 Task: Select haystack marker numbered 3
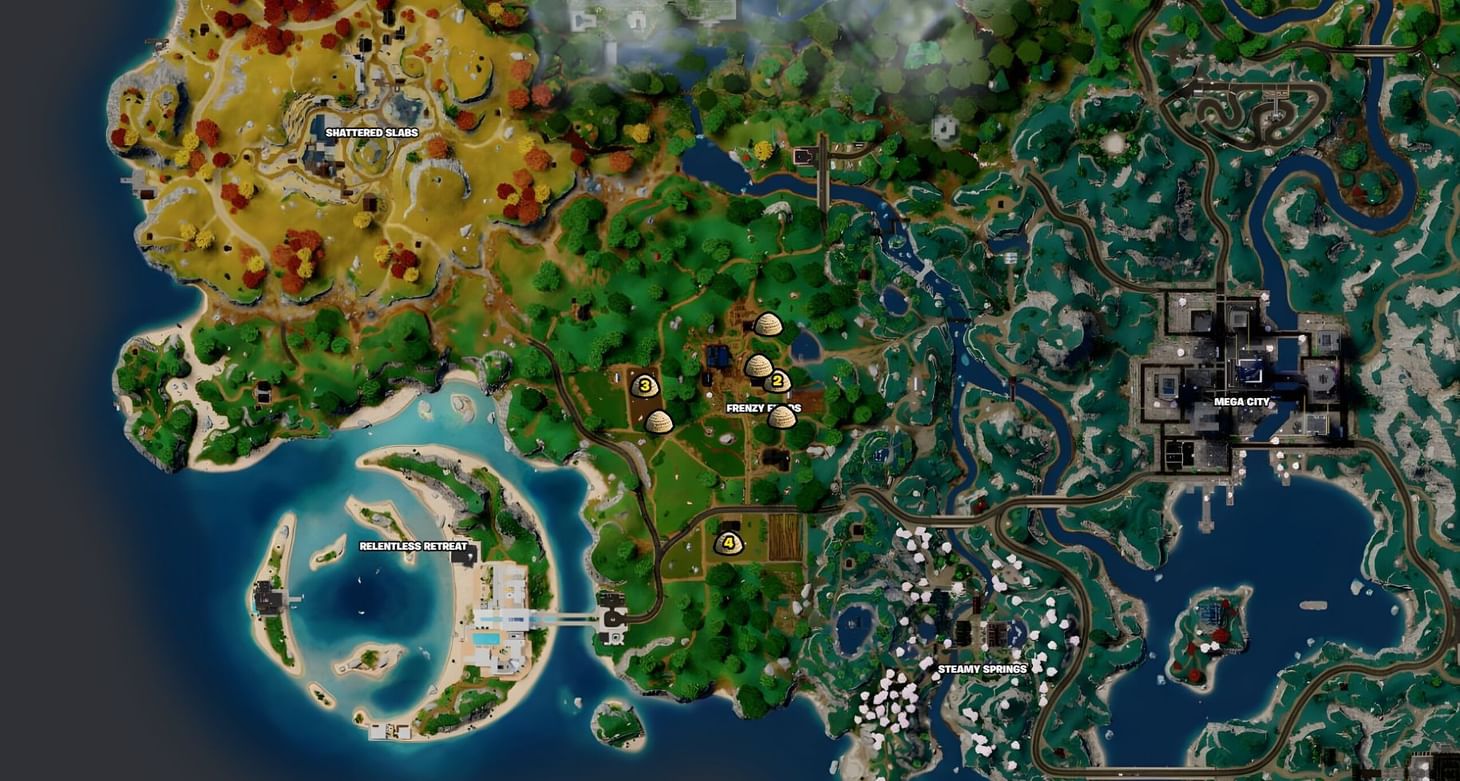645,384
